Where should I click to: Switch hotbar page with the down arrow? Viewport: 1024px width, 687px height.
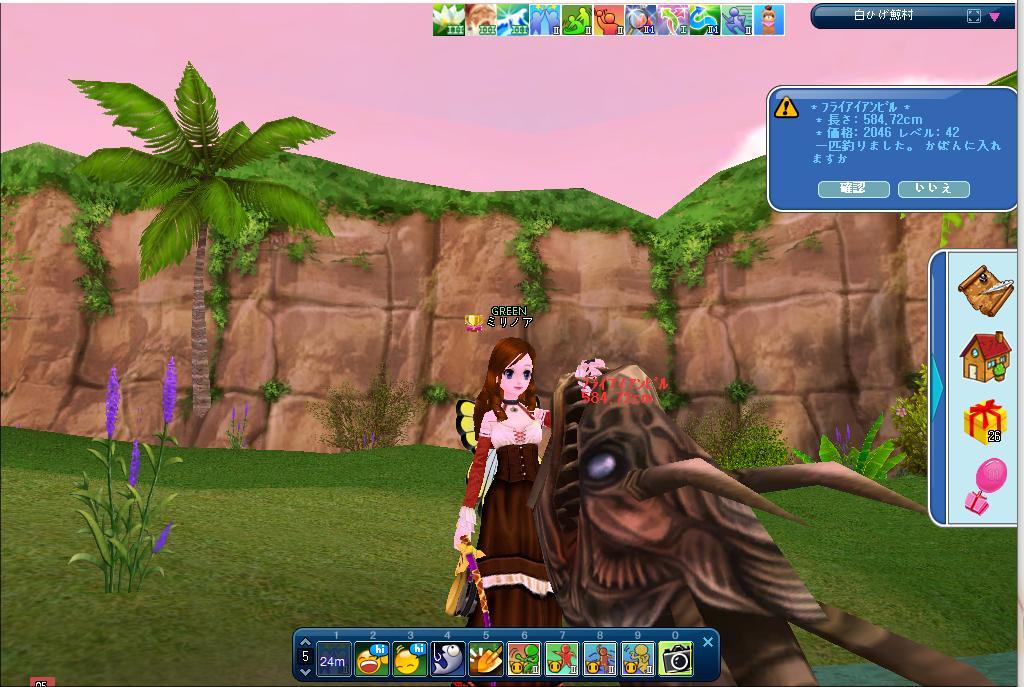305,672
